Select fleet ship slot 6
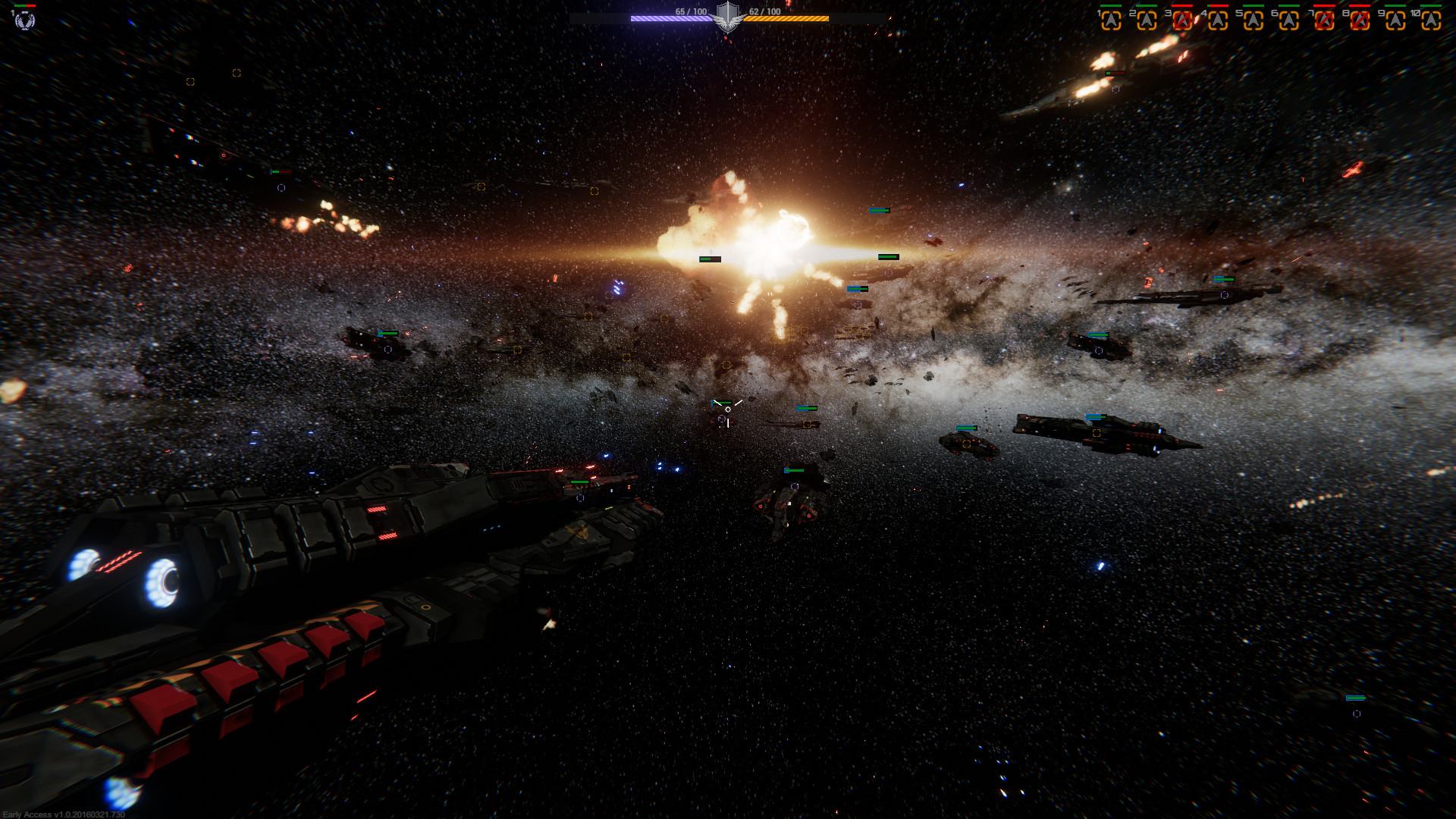This screenshot has width=1456, height=819. [x=1289, y=21]
